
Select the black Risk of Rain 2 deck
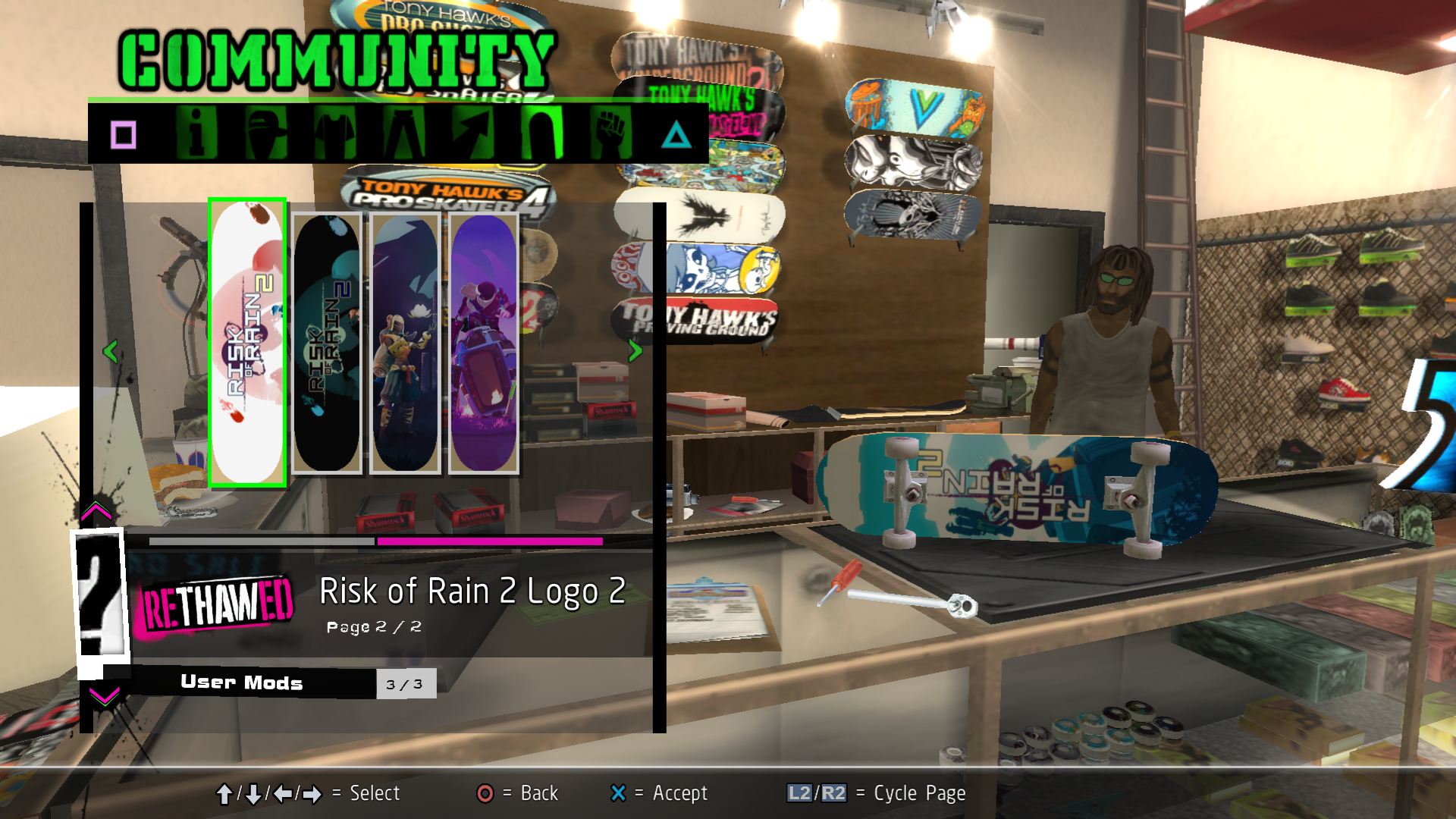coord(327,343)
